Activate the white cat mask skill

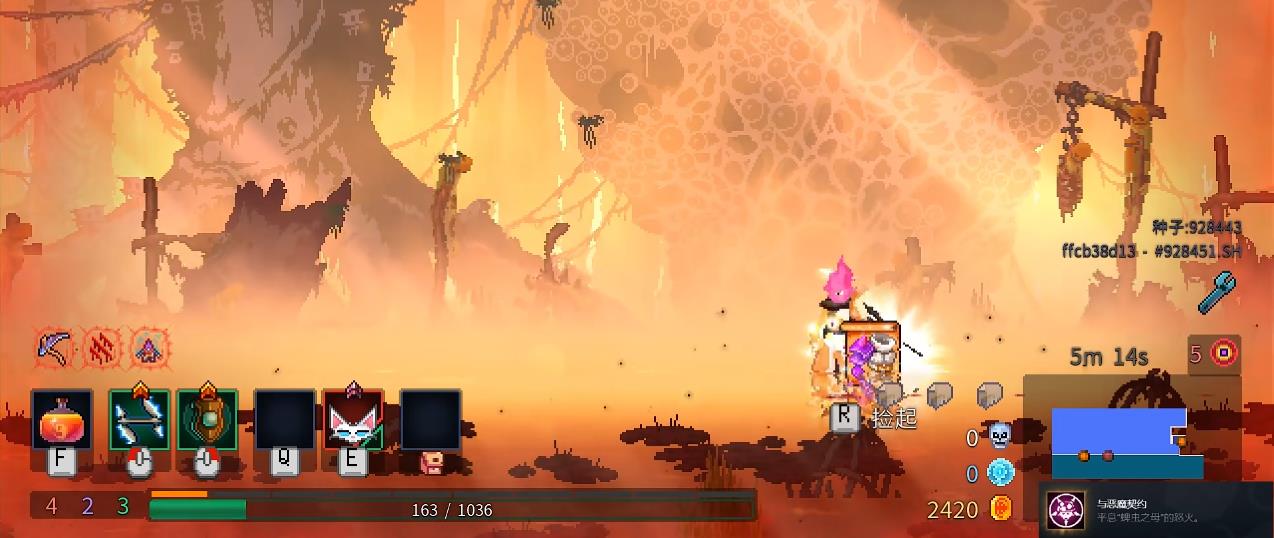pos(353,420)
